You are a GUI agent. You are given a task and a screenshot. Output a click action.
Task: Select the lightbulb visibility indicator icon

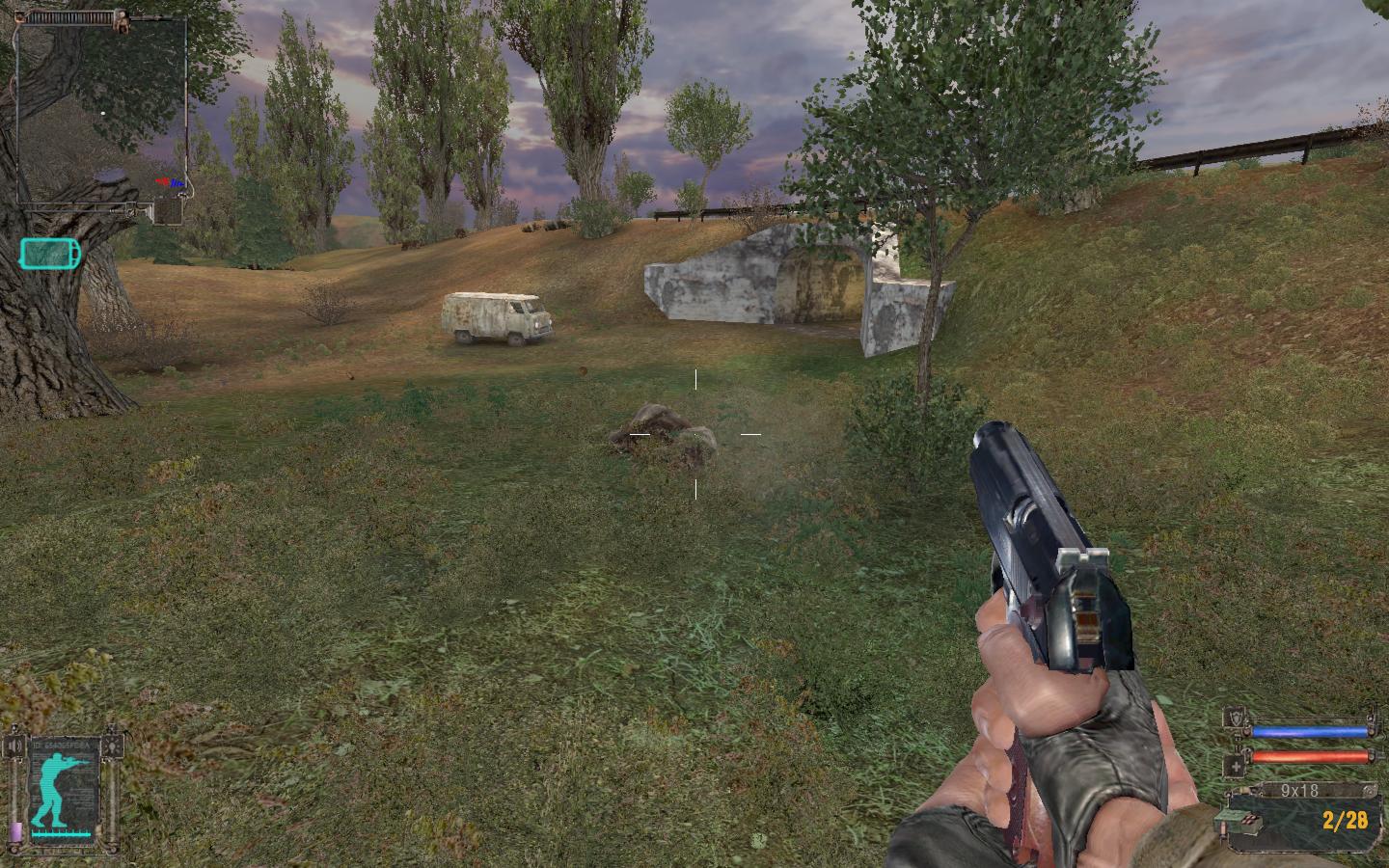(115, 746)
